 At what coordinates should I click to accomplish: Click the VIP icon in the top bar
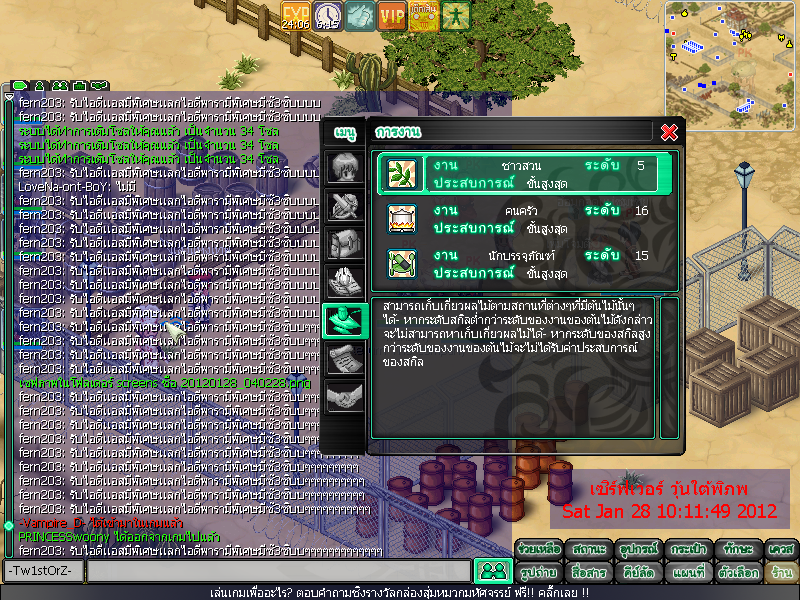392,15
